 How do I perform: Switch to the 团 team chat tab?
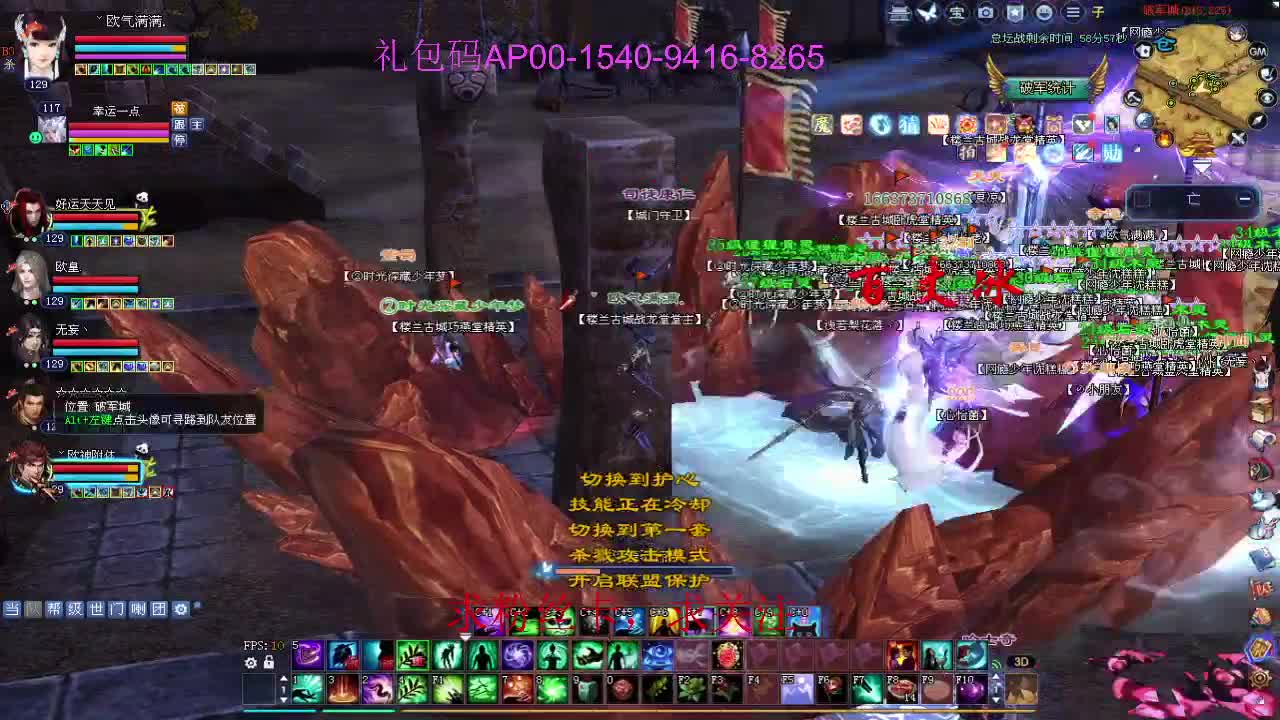(159, 609)
